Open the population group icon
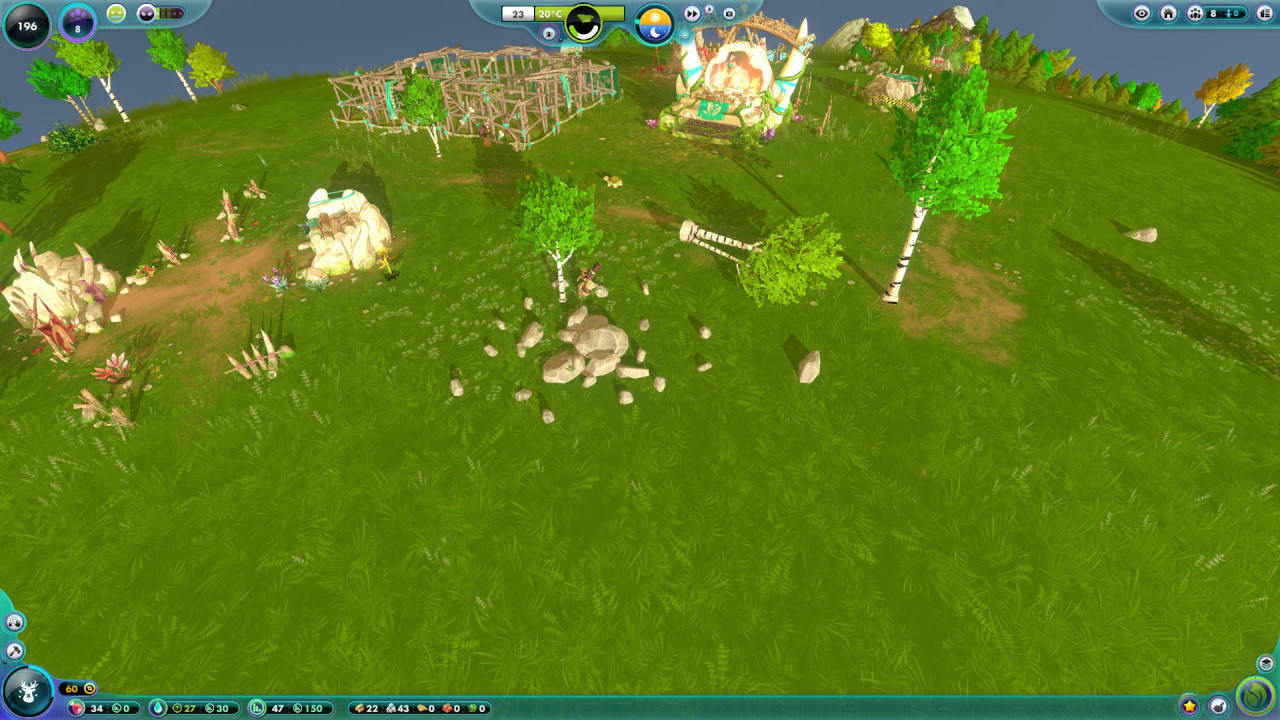Viewport: 1280px width, 720px height. point(1195,13)
